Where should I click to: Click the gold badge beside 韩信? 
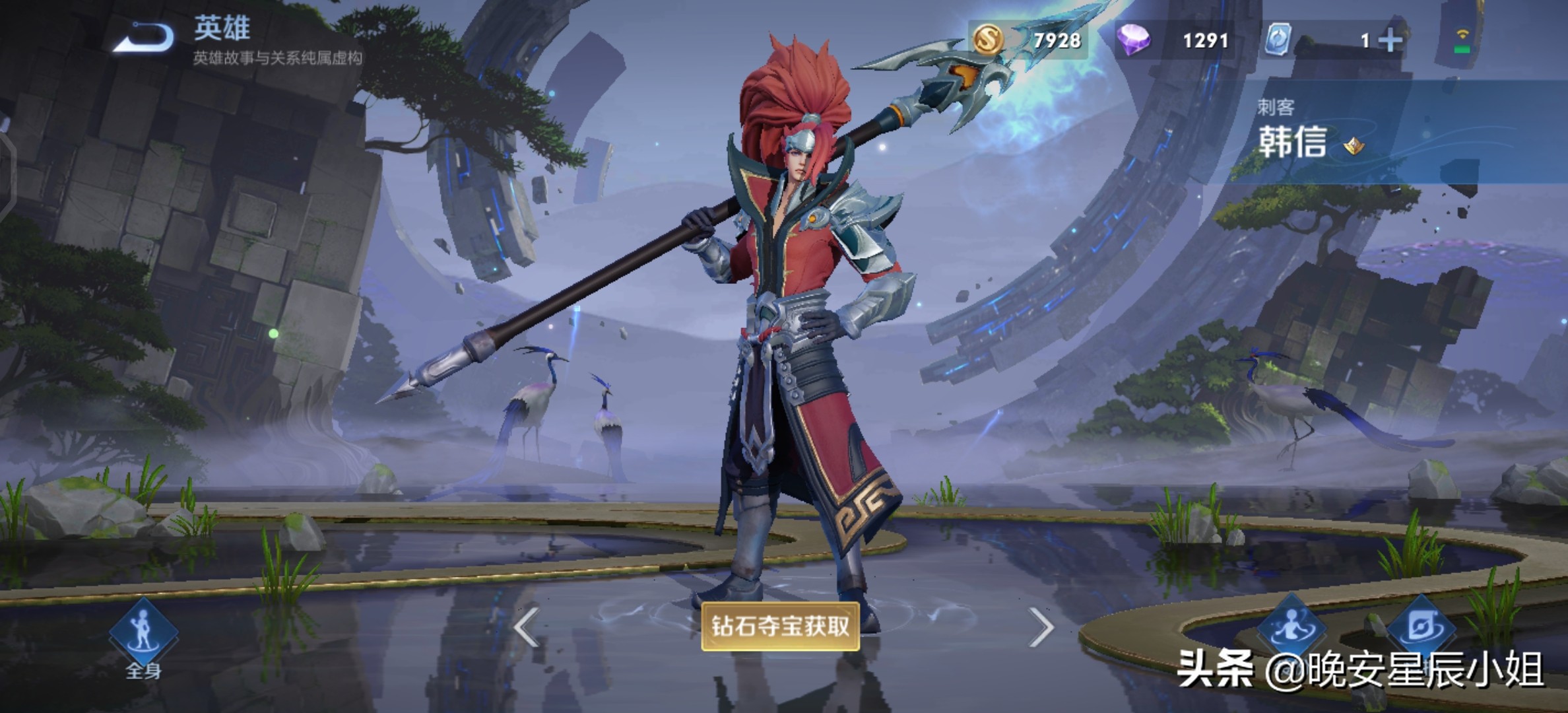[1354, 145]
